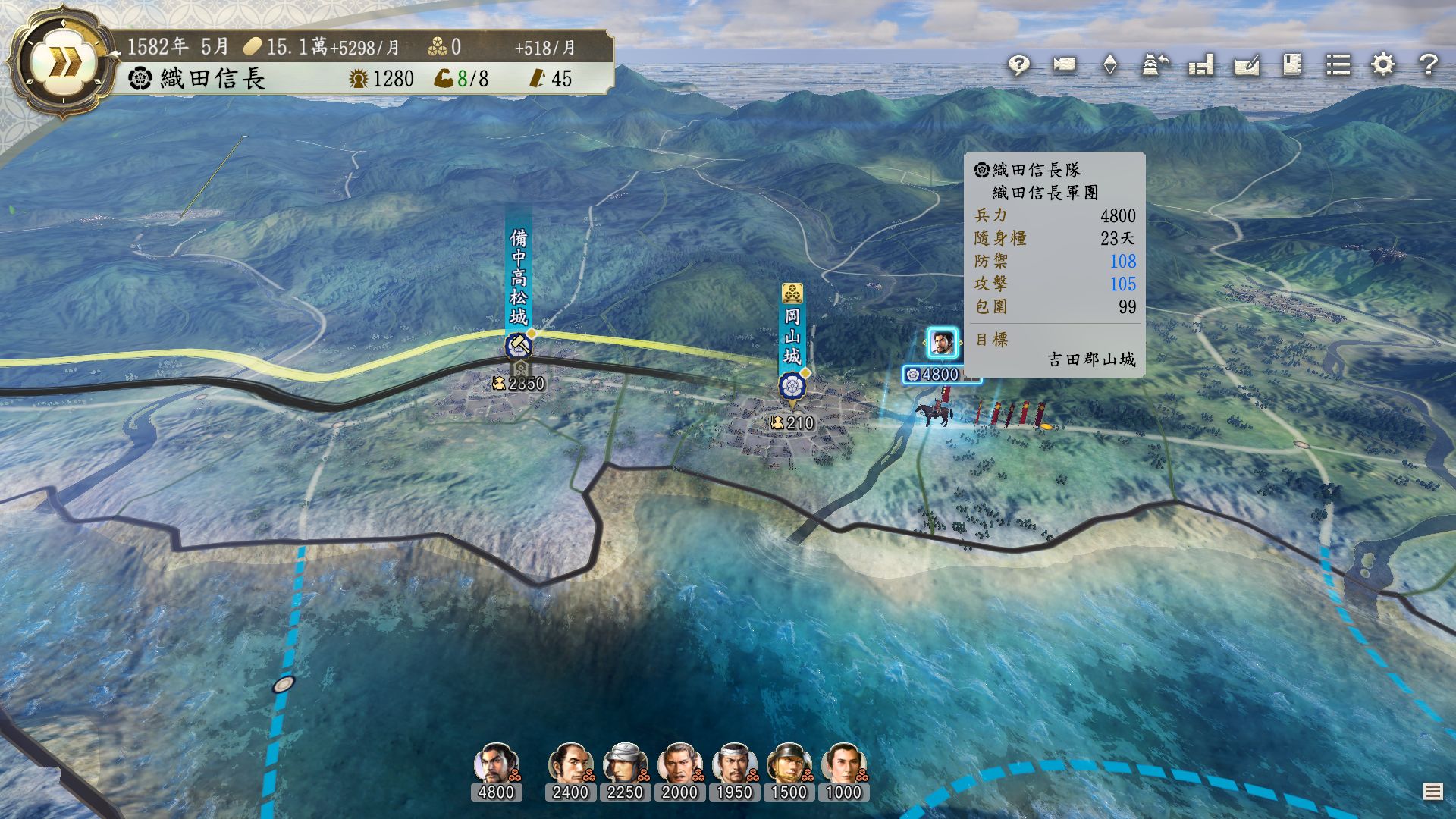Return to castle with castle arrow icon
1456x819 pixels.
click(1155, 65)
